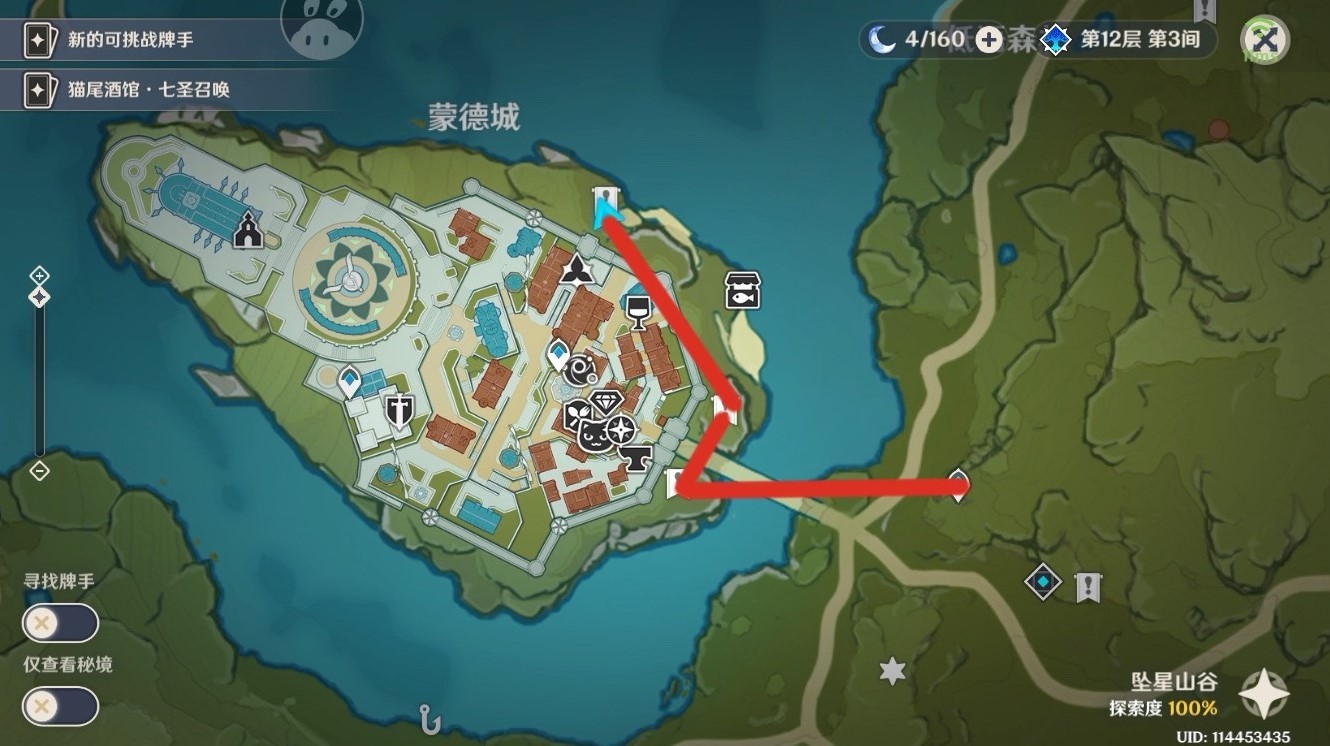Image resolution: width=1330 pixels, height=746 pixels.
Task: Select the blacksmith anvil icon in Mondstadt
Action: (636, 458)
